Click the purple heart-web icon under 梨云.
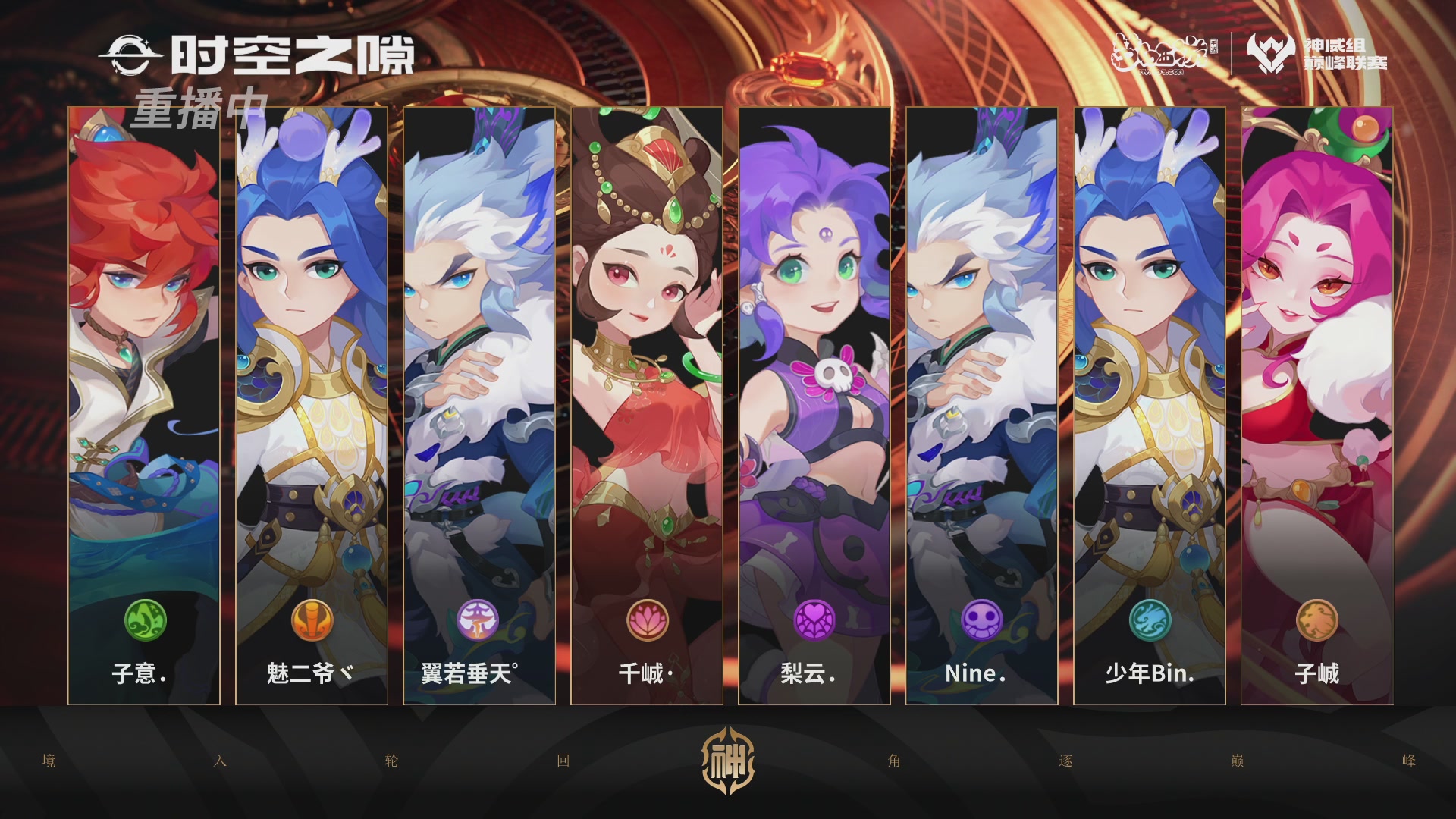The width and height of the screenshot is (1456, 819). [x=814, y=622]
